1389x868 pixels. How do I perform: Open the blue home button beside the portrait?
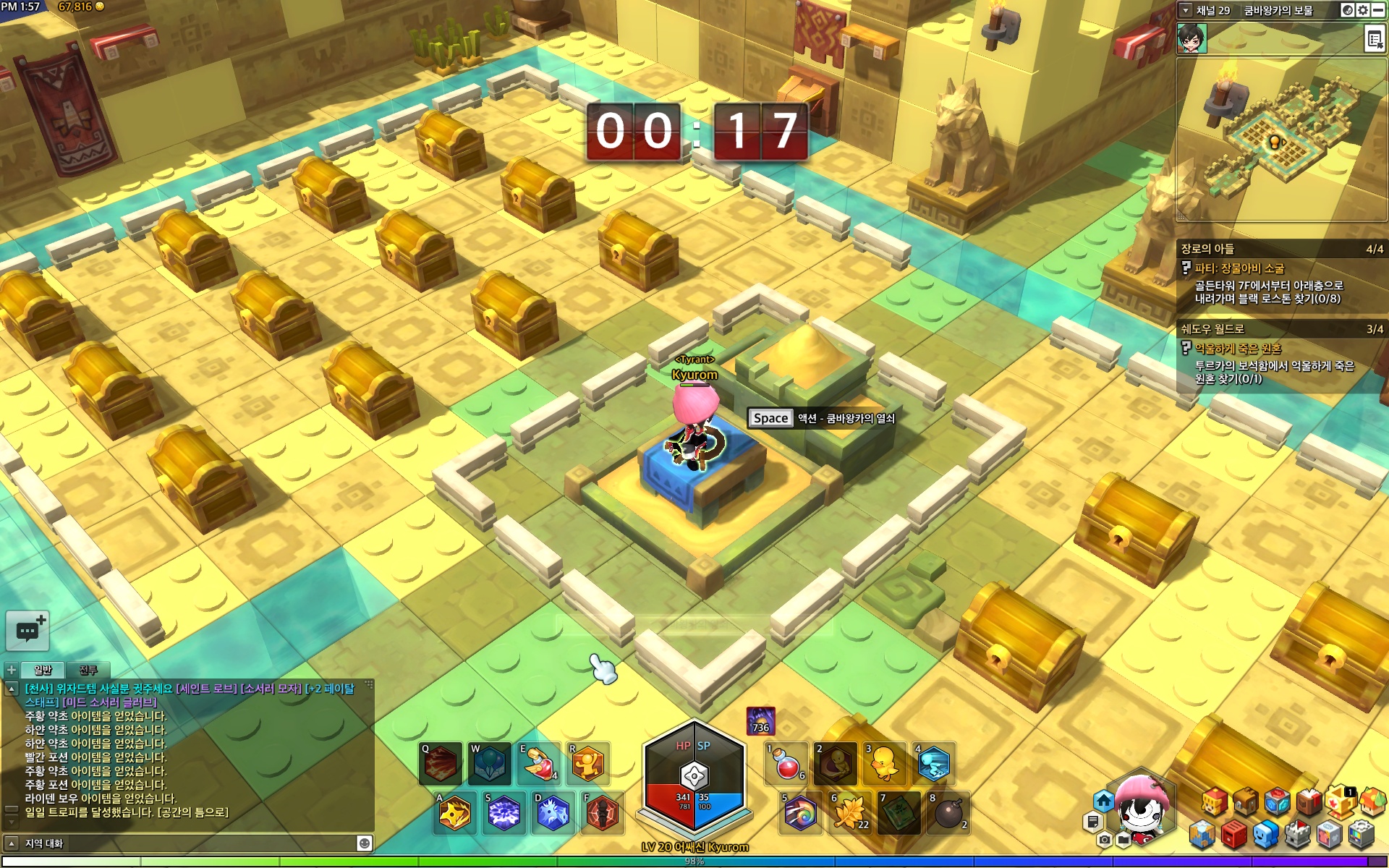1103,801
